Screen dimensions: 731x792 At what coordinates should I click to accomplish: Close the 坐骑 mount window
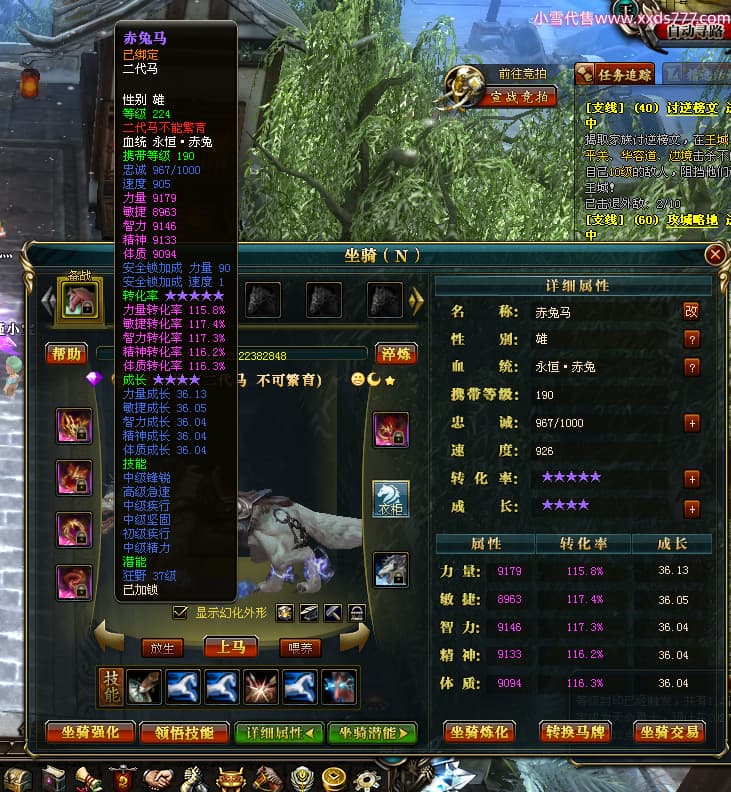pos(715,255)
